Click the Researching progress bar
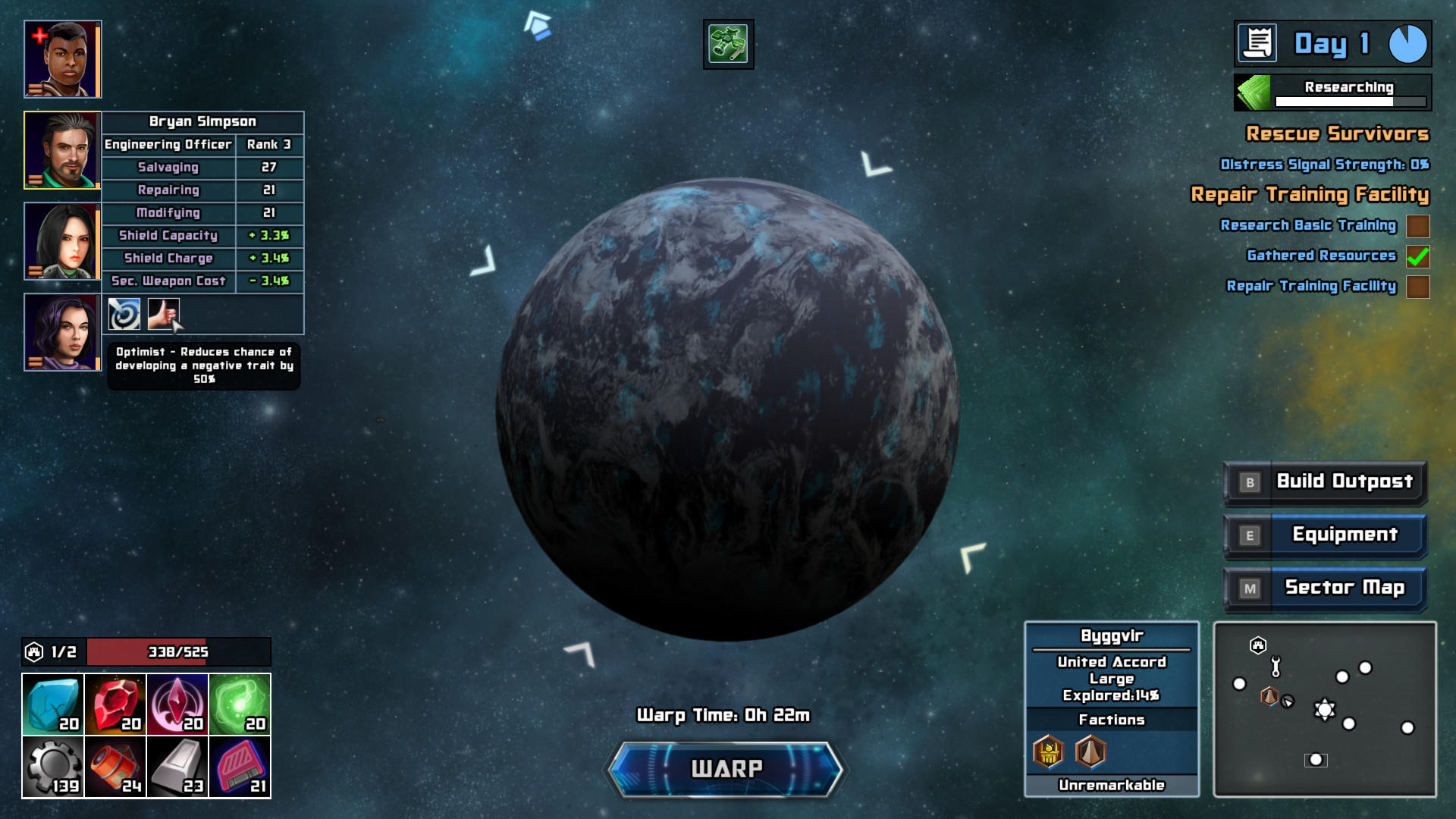 click(x=1348, y=99)
